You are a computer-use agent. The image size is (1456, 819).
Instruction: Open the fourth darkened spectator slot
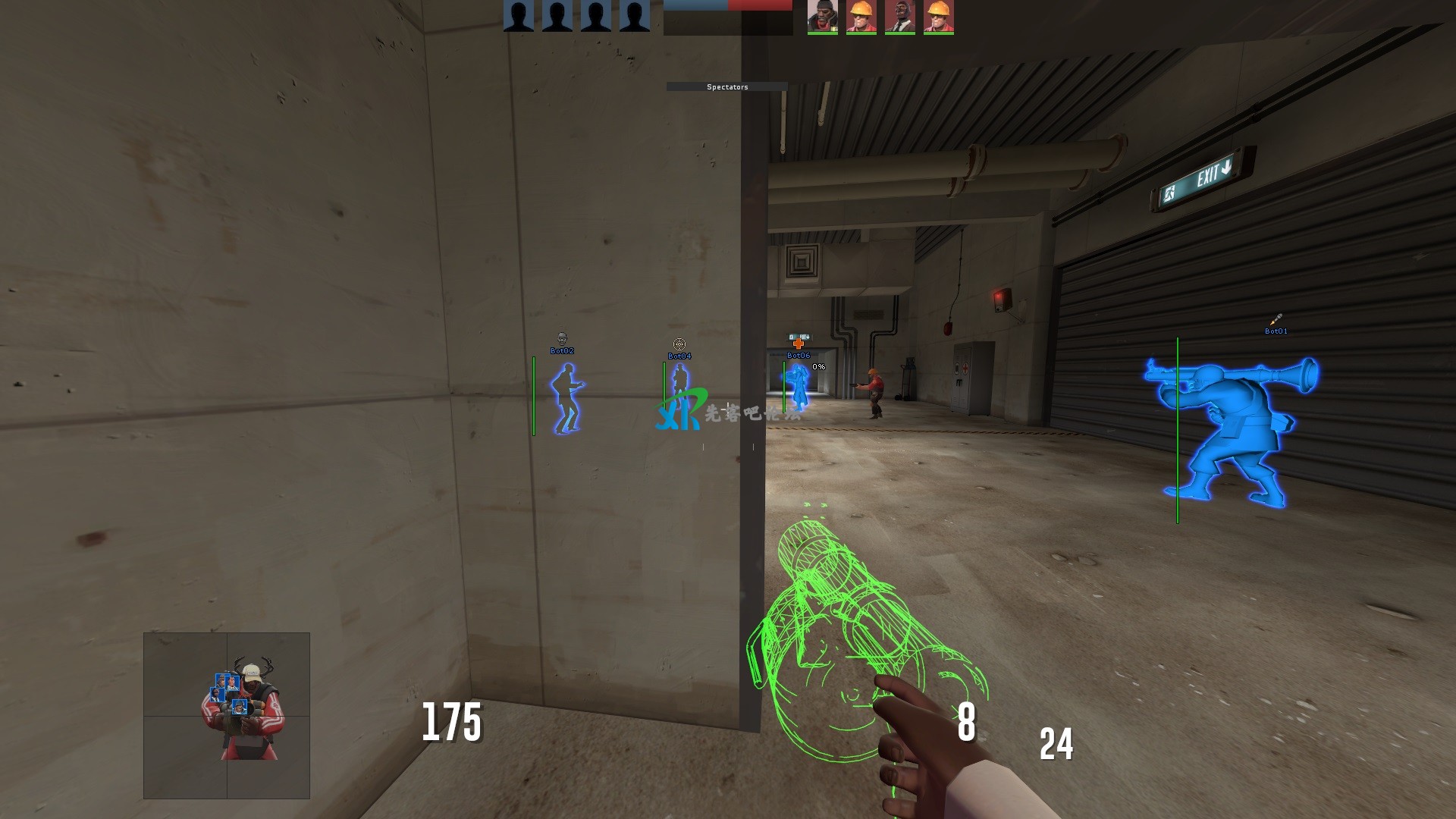[x=634, y=15]
